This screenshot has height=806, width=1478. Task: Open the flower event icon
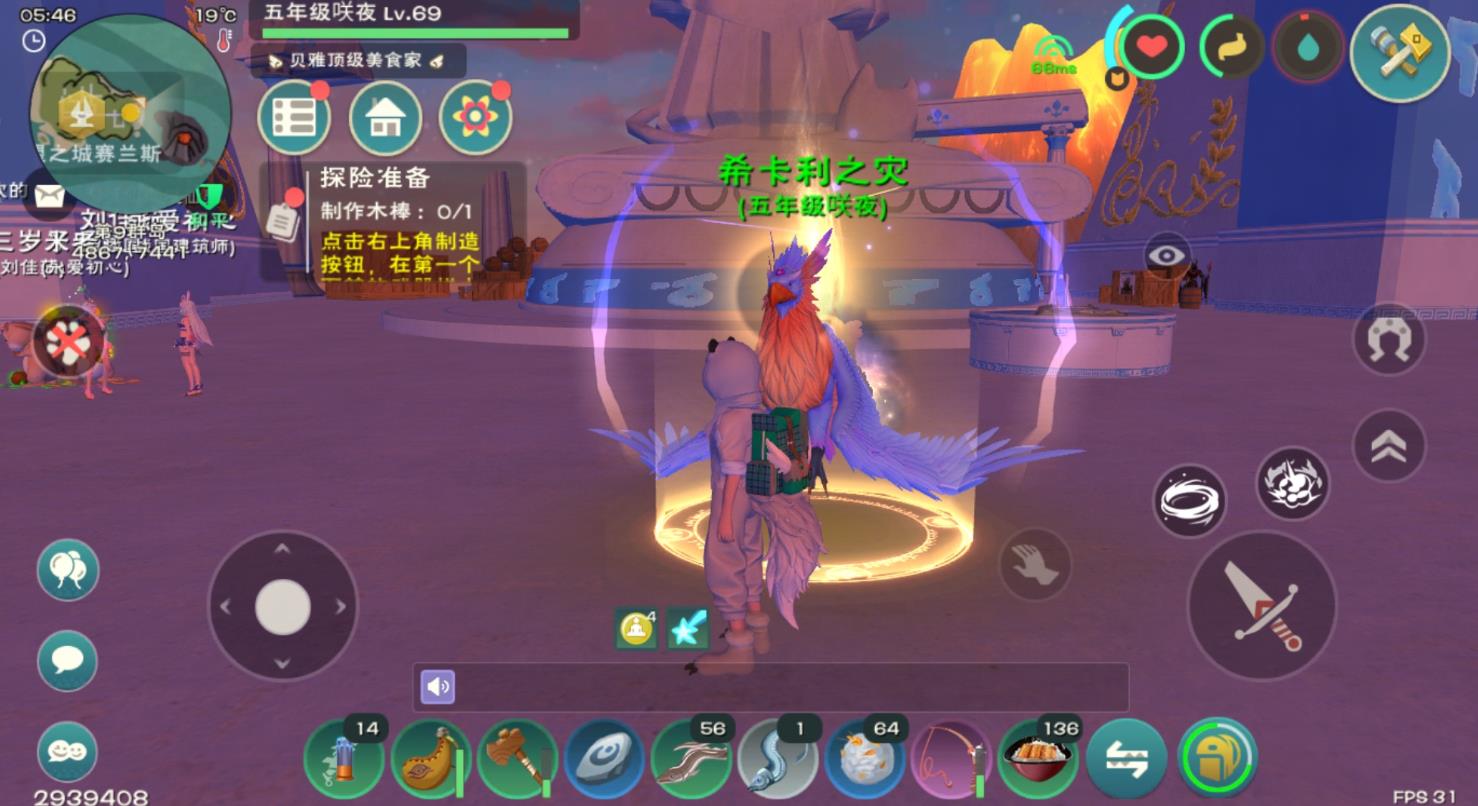click(x=475, y=118)
